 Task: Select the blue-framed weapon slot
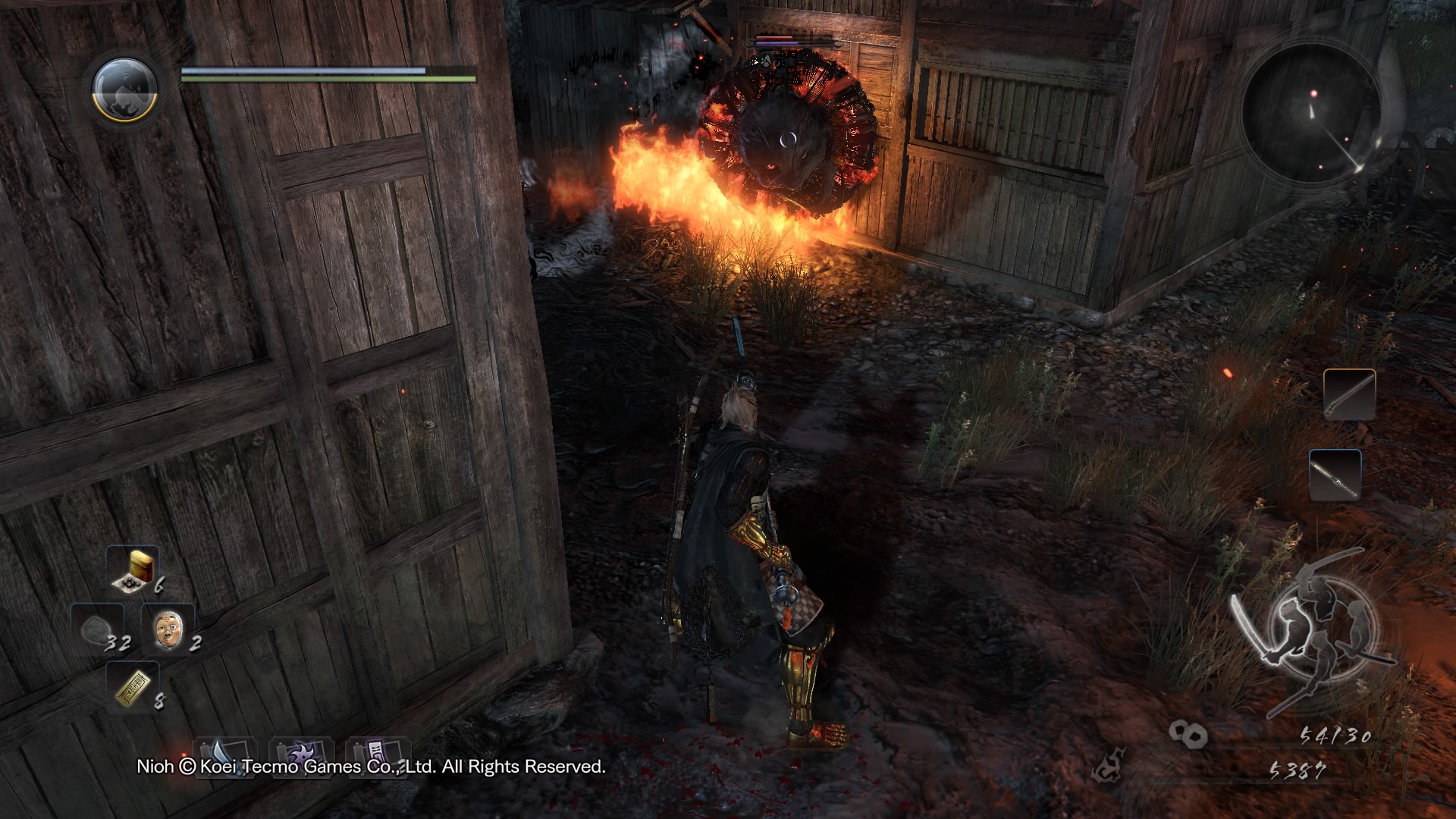1335,475
